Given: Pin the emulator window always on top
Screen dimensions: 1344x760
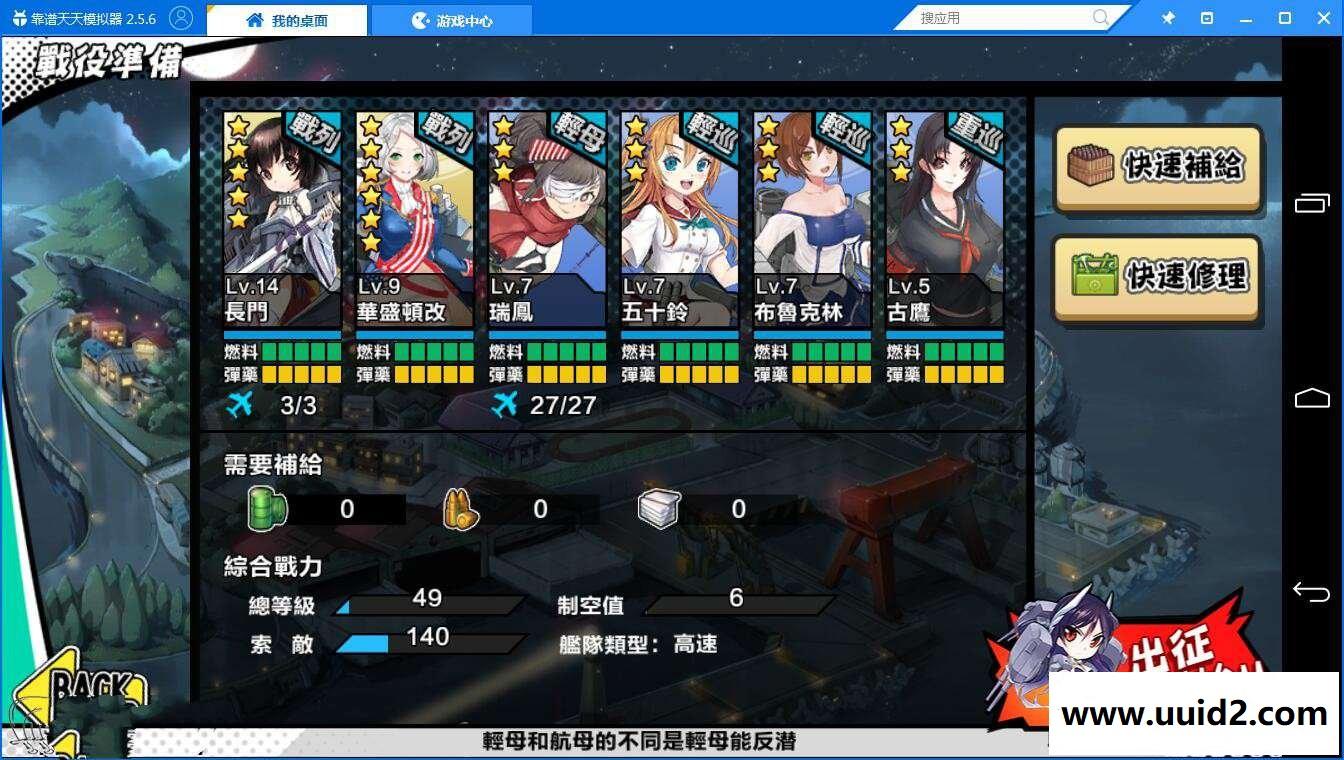Looking at the screenshot, I should (1168, 17).
